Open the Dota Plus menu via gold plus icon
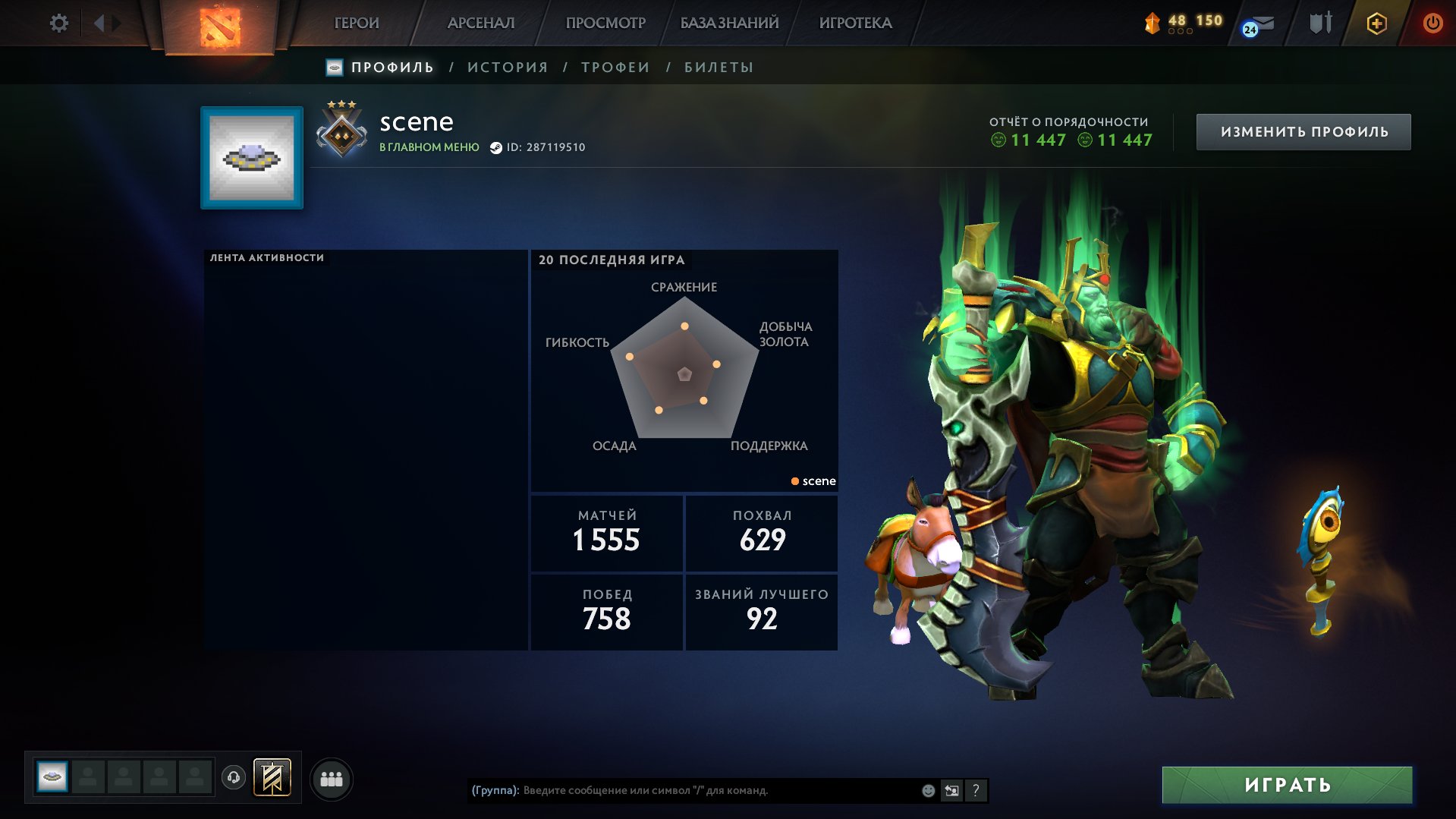Viewport: 1456px width, 819px height. (1376, 23)
